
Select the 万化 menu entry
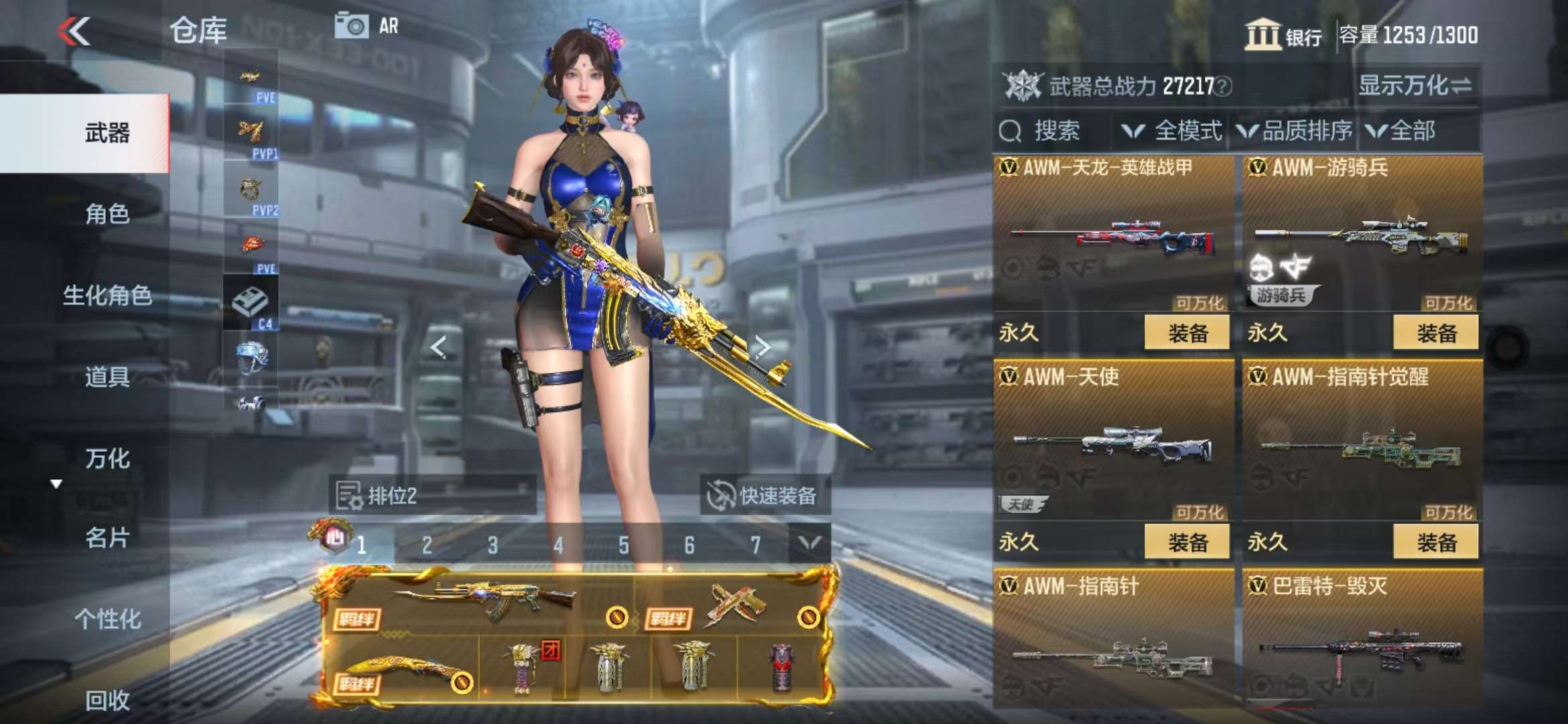click(x=107, y=459)
